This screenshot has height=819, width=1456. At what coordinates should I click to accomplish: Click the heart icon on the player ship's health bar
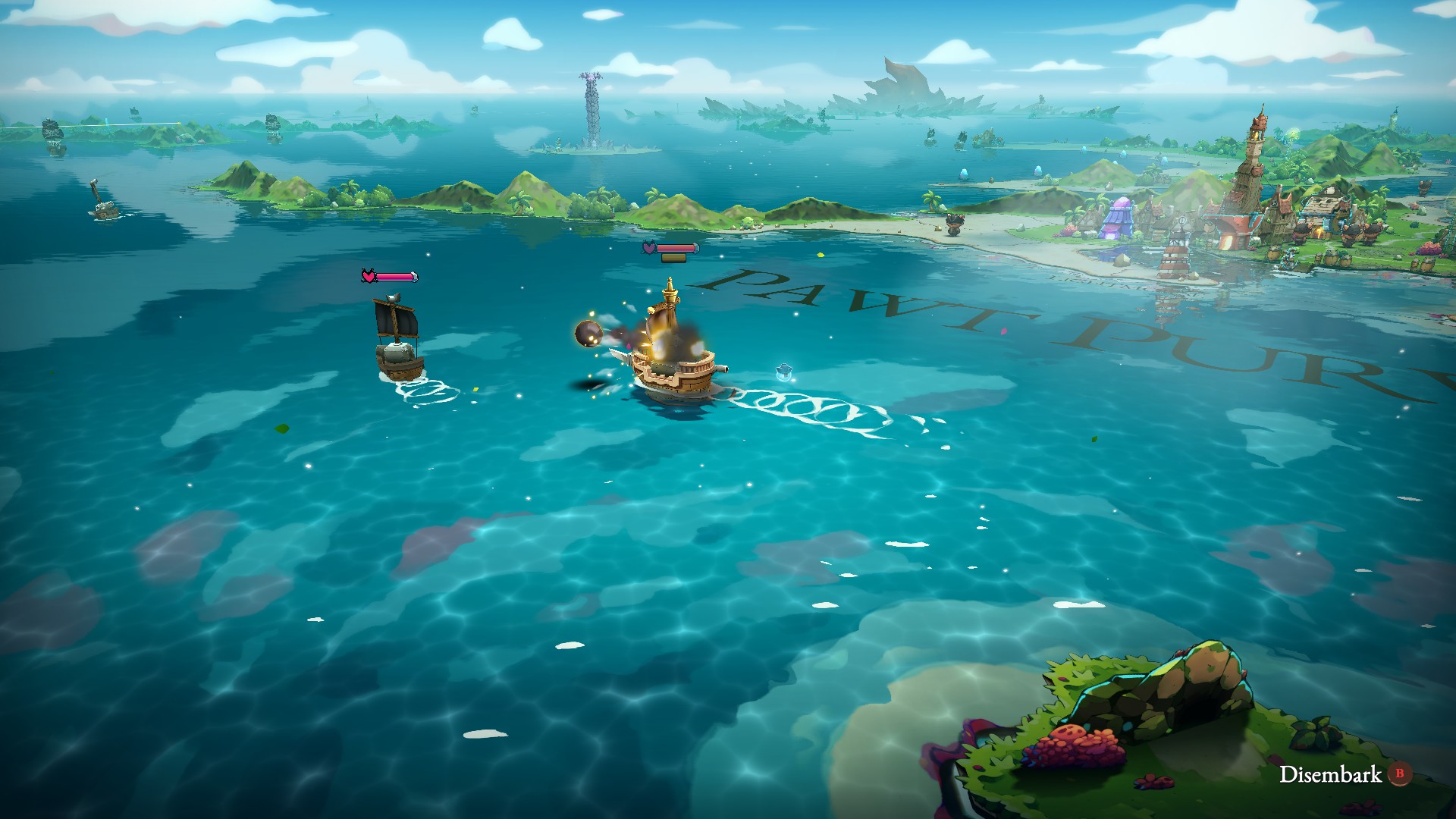pos(648,247)
